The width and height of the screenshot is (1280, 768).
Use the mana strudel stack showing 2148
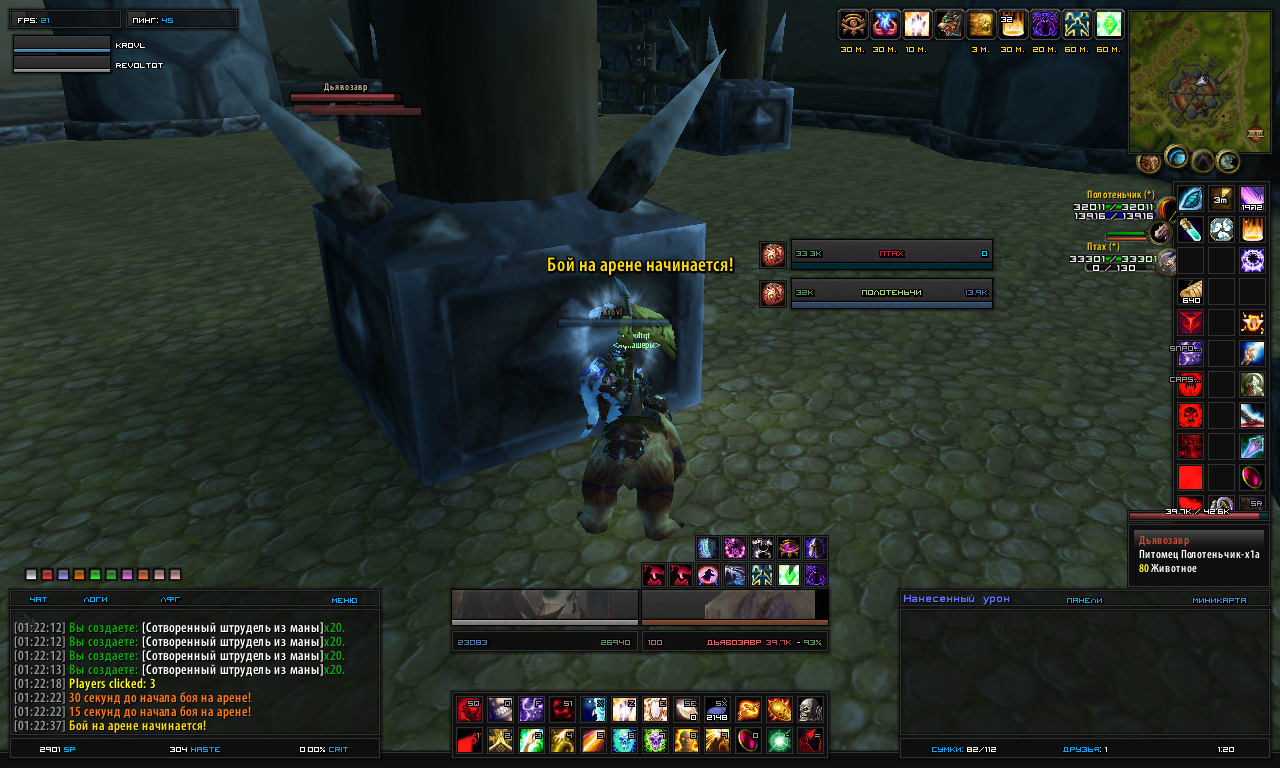coord(717,709)
